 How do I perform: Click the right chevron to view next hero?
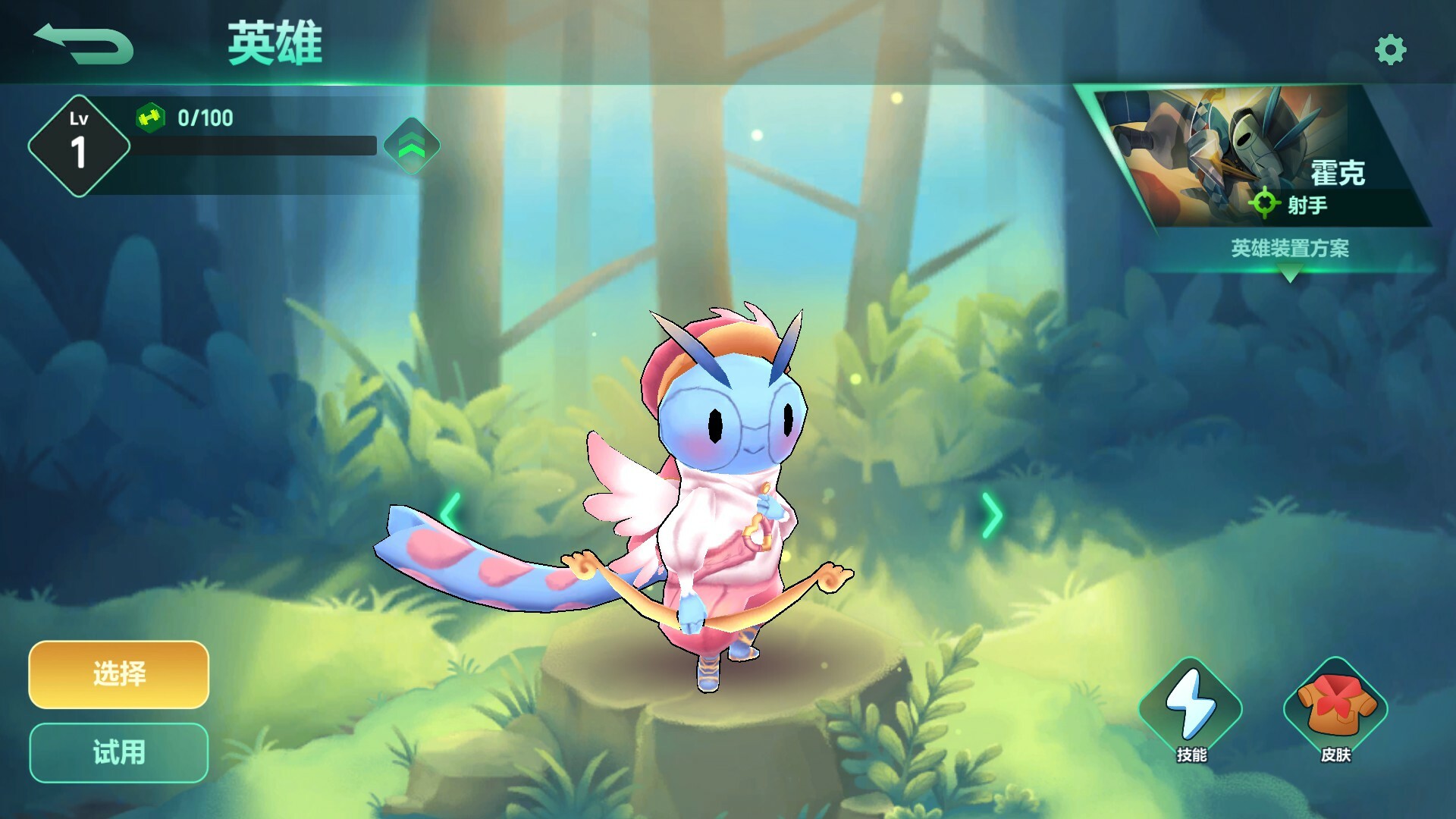[x=993, y=514]
